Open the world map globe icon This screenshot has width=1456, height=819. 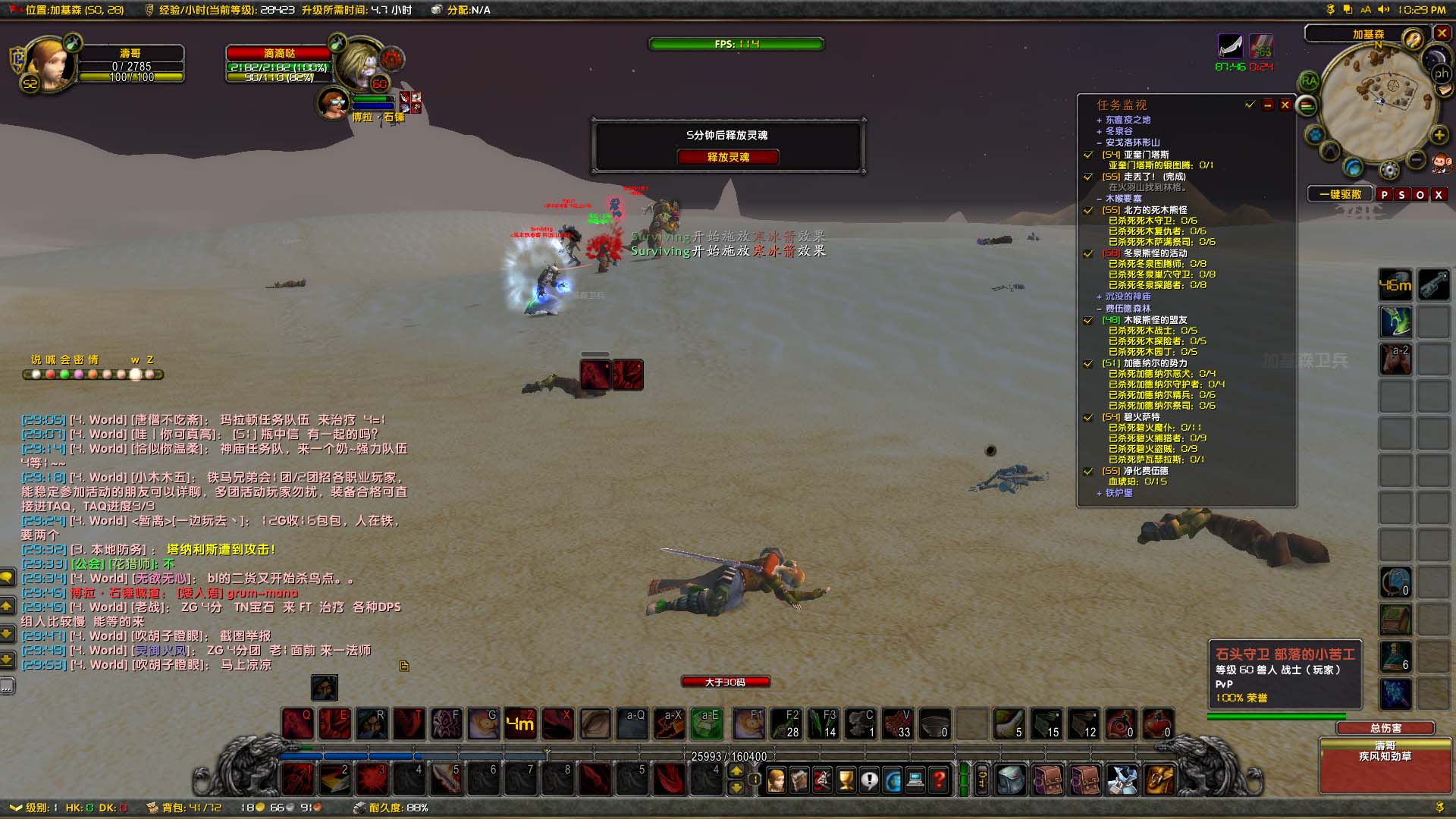pos(893,781)
